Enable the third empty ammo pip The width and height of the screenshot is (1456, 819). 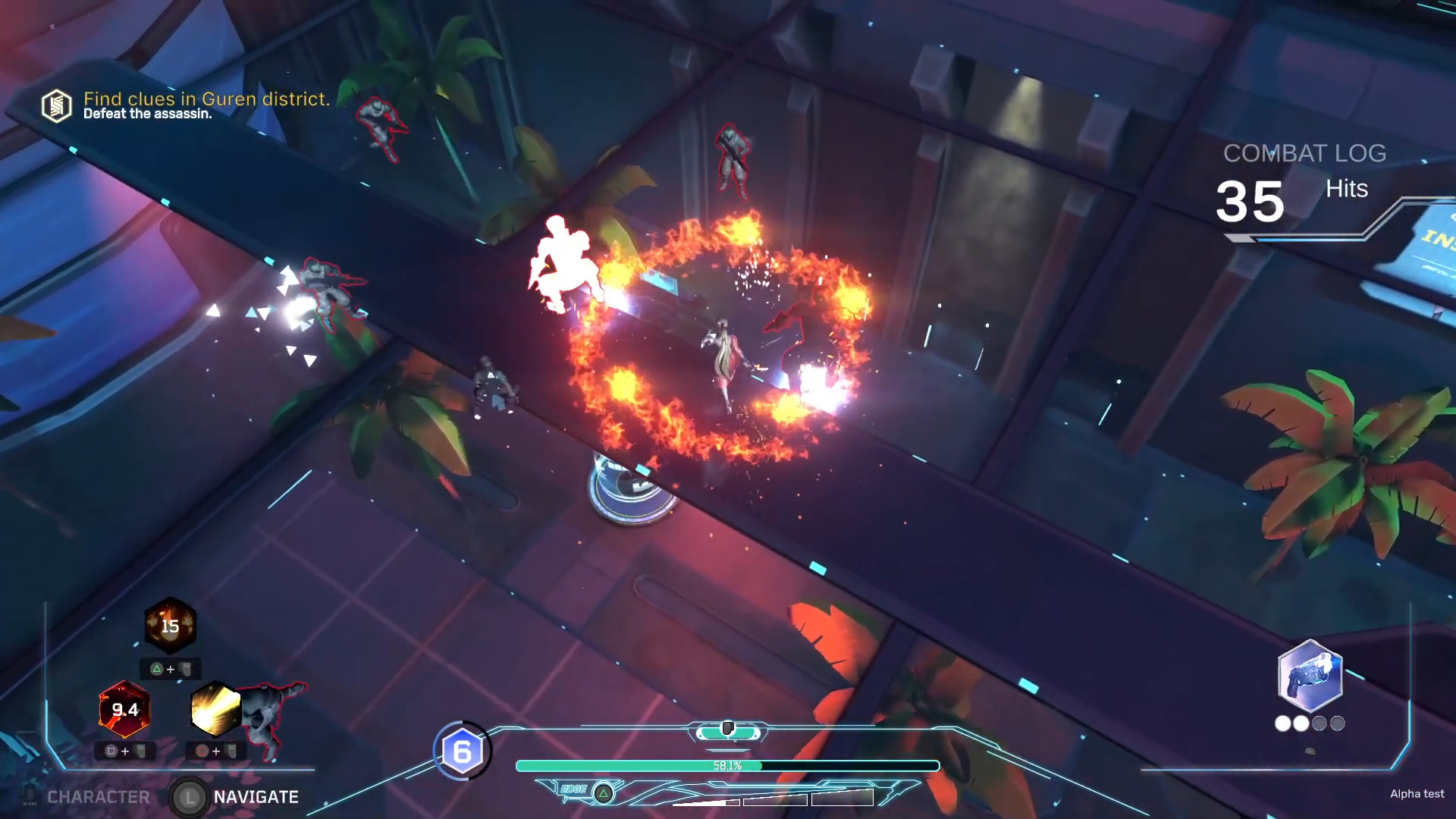pyautogui.click(x=1319, y=724)
